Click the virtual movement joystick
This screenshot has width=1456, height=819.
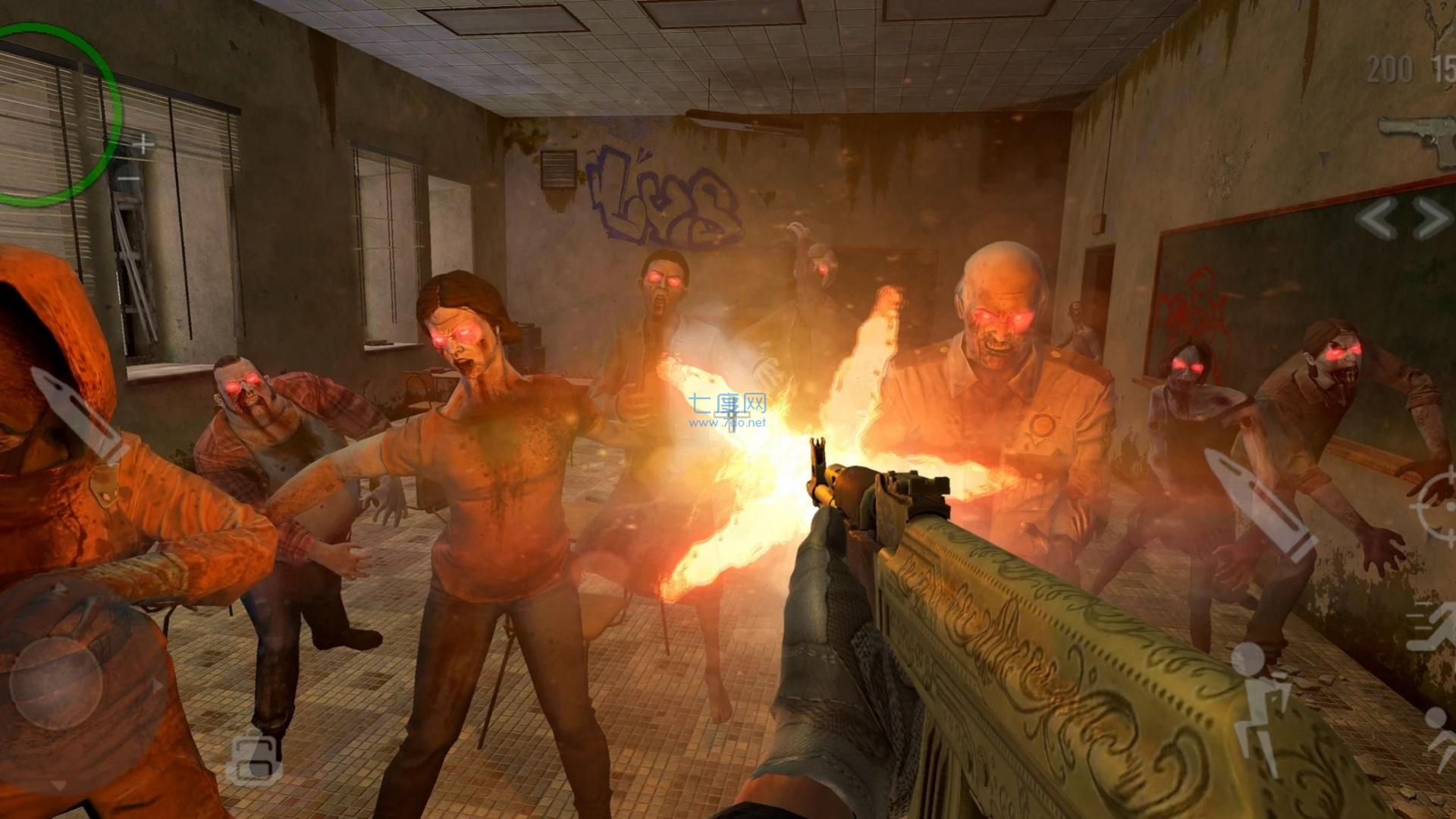pos(56,682)
